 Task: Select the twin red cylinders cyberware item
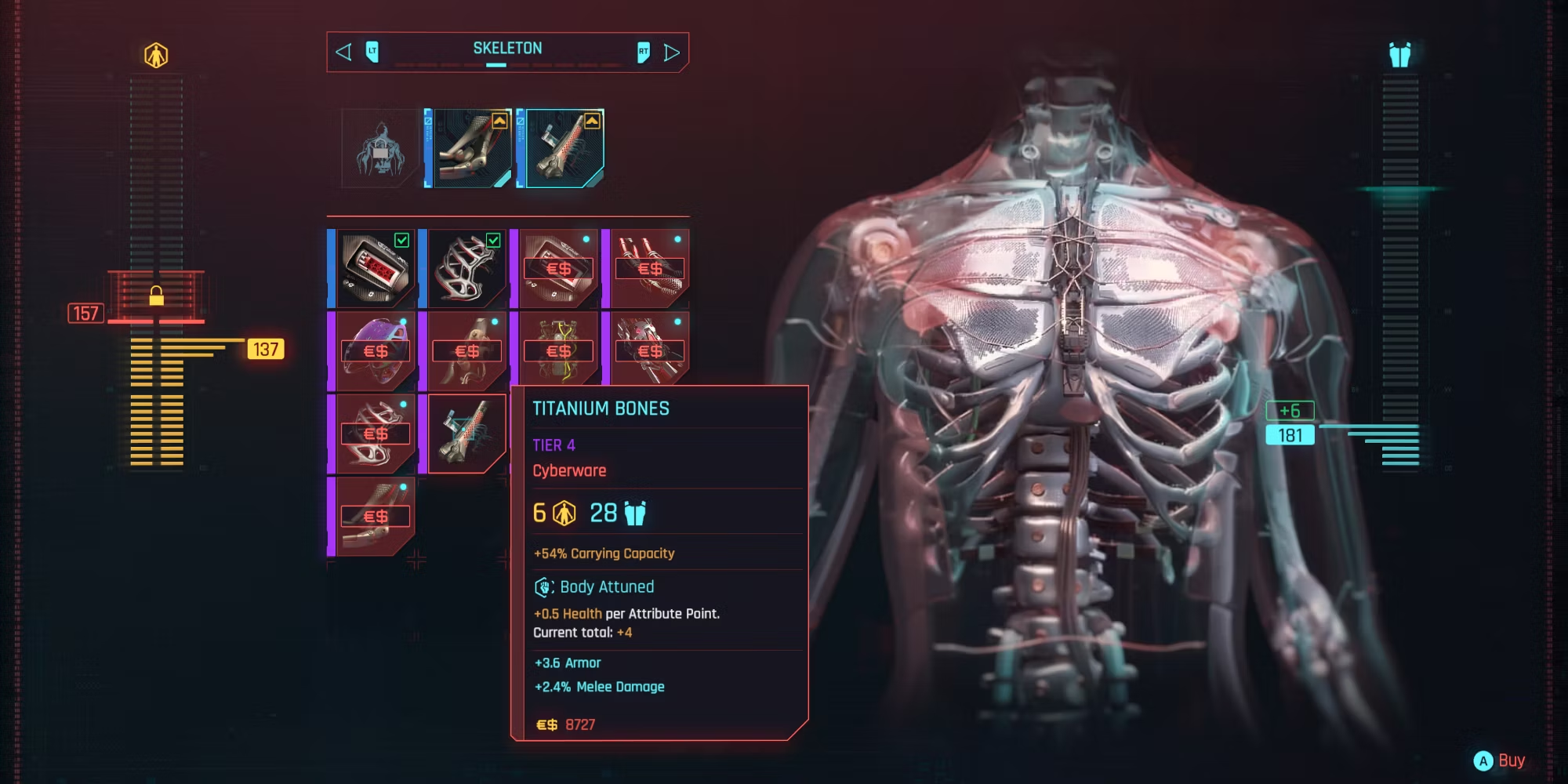coord(648,268)
